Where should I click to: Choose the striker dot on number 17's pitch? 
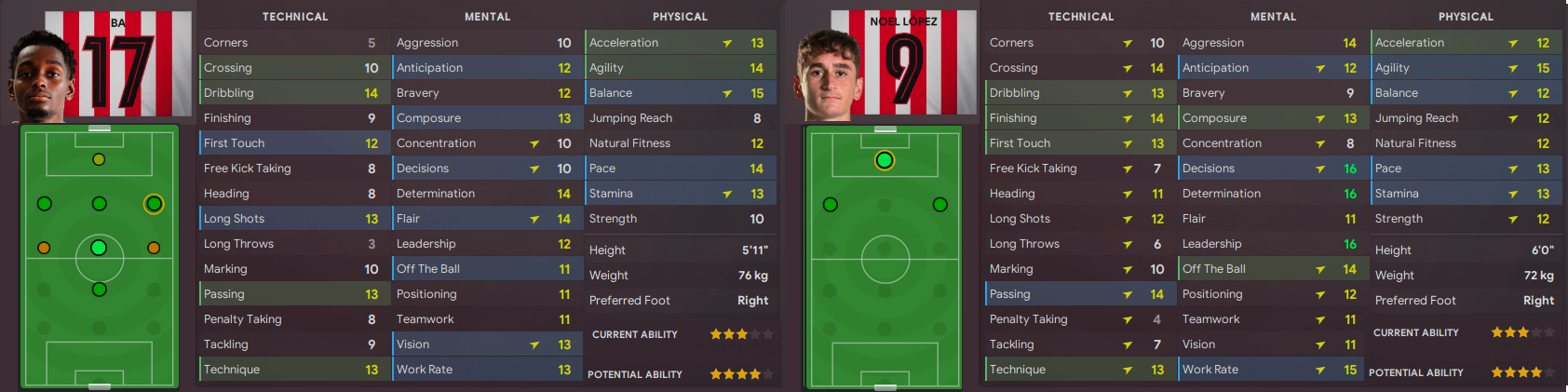click(99, 159)
